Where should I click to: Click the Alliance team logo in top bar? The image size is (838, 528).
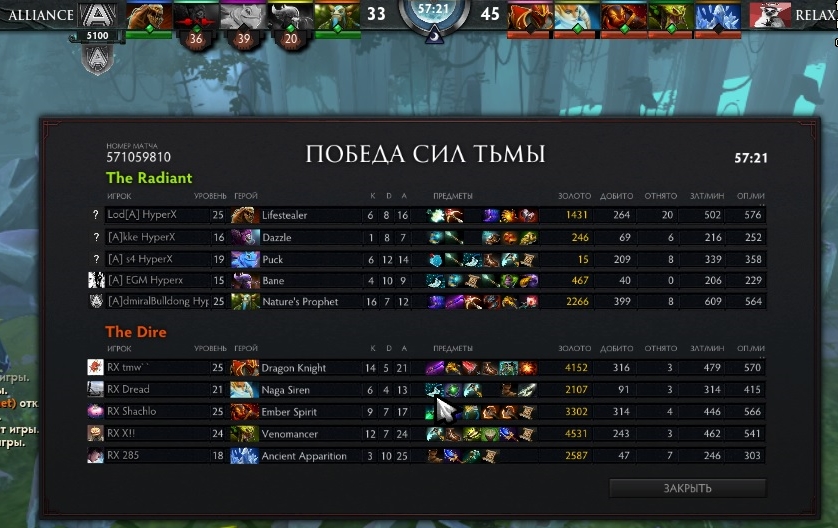point(97,15)
